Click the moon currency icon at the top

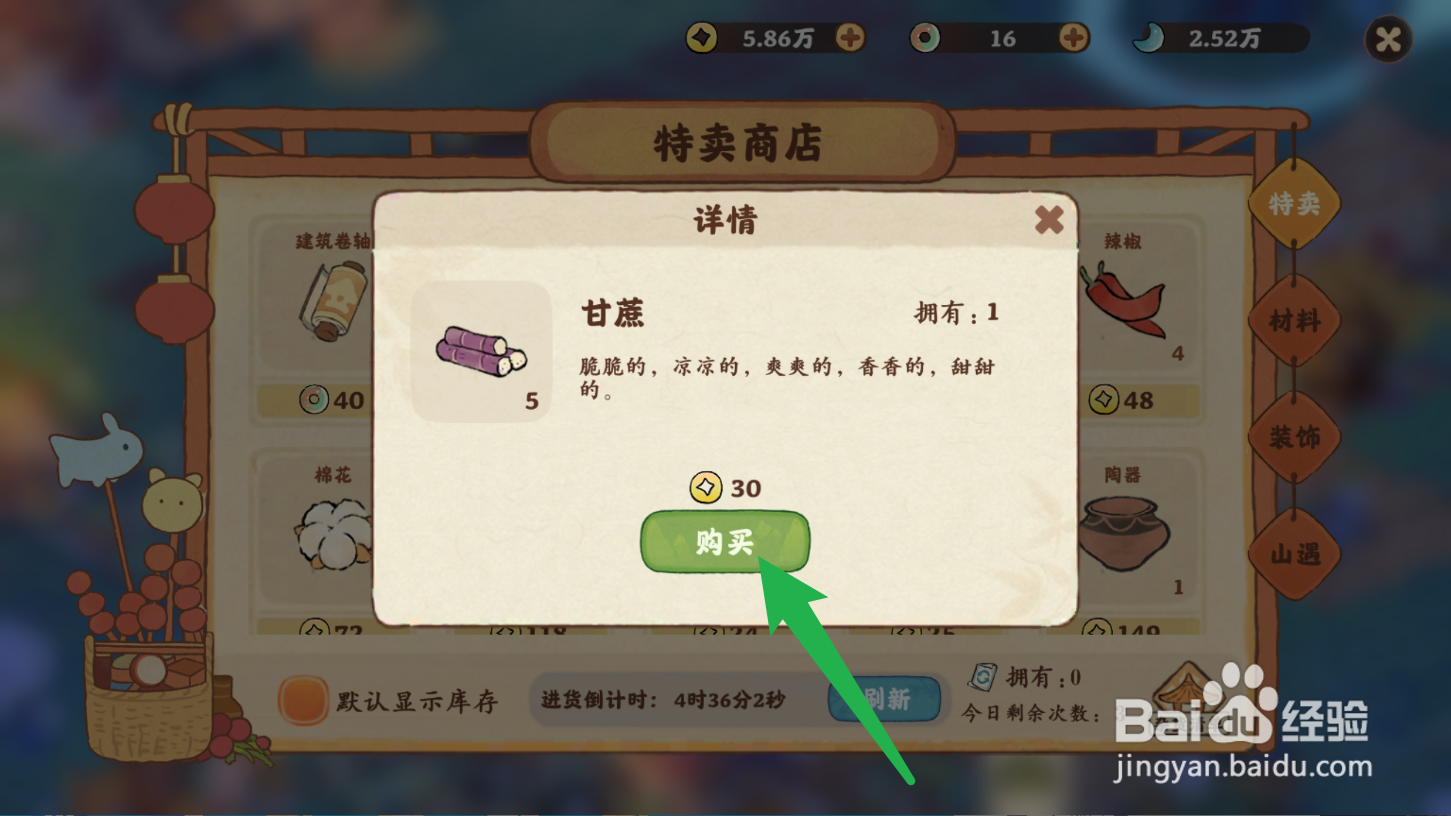(x=1150, y=38)
